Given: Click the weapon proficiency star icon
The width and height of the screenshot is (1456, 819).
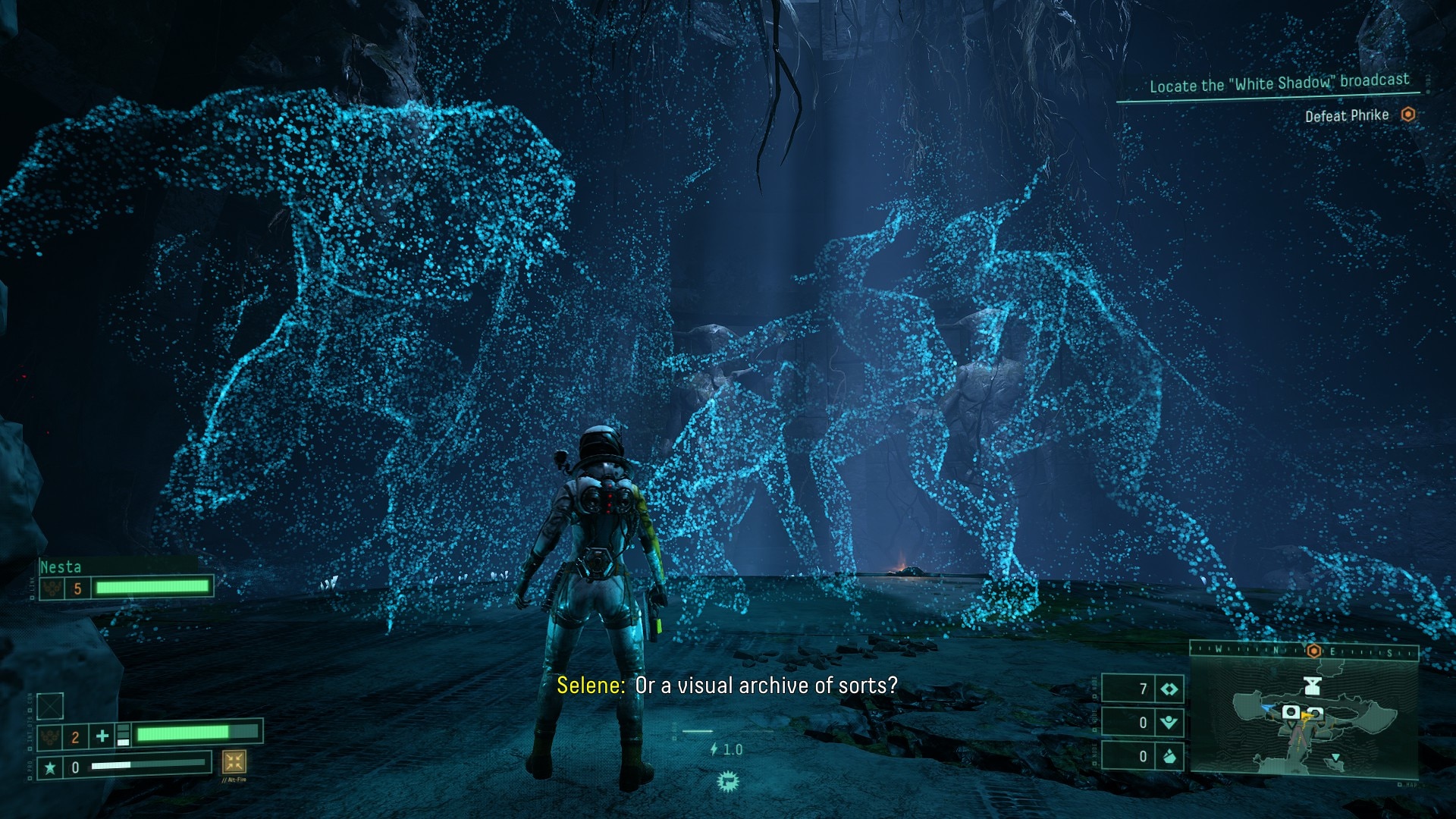Looking at the screenshot, I should [50, 767].
